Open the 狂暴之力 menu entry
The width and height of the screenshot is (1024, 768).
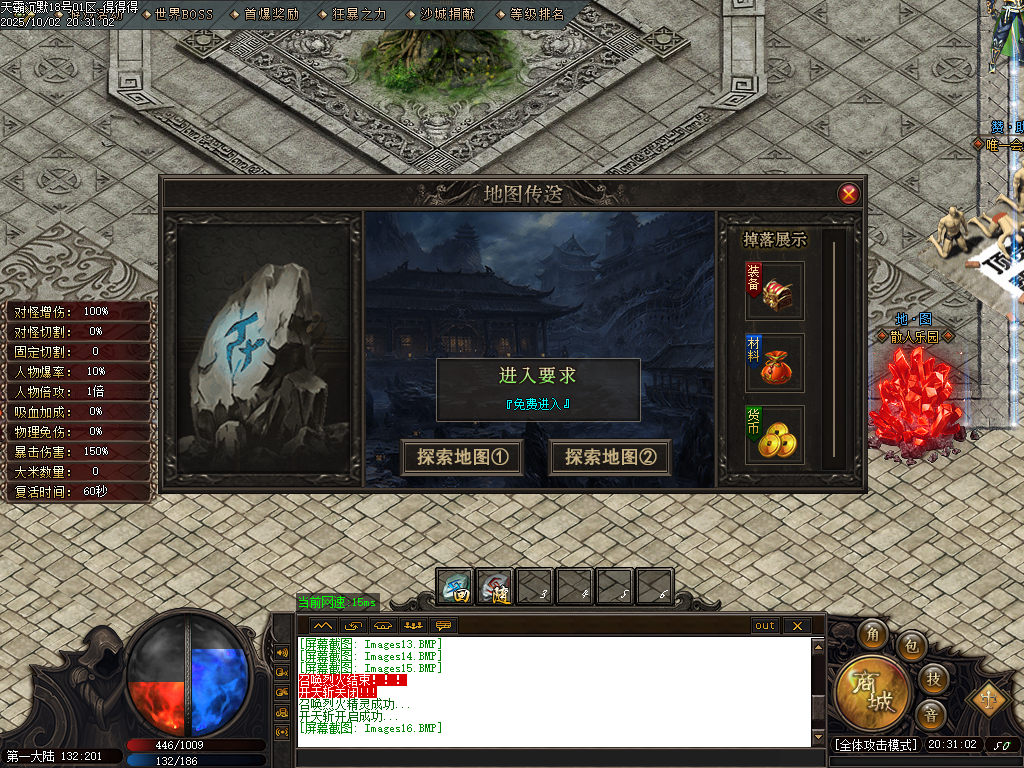[x=358, y=14]
